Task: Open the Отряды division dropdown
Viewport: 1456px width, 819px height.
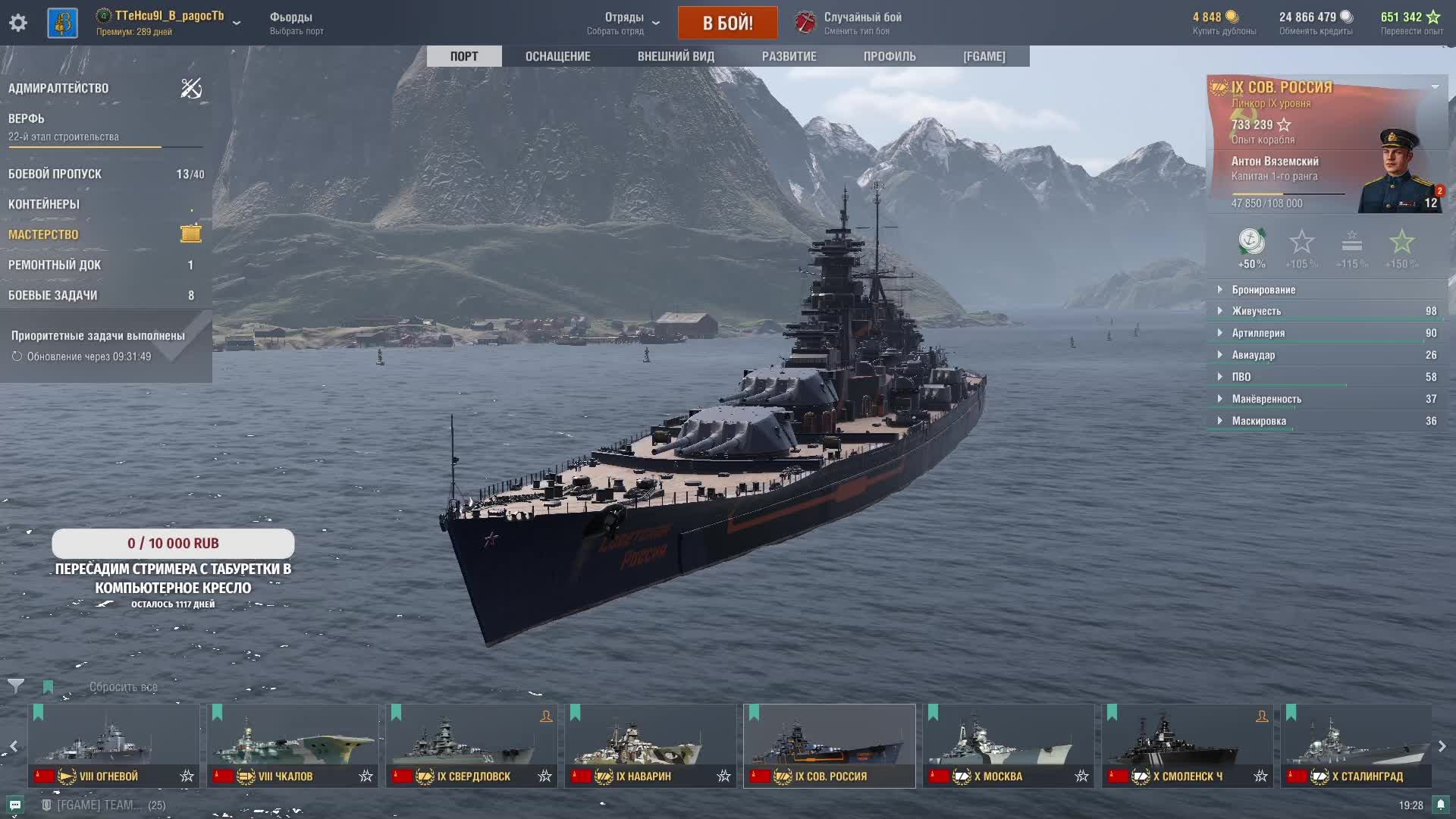Action: pos(623,23)
